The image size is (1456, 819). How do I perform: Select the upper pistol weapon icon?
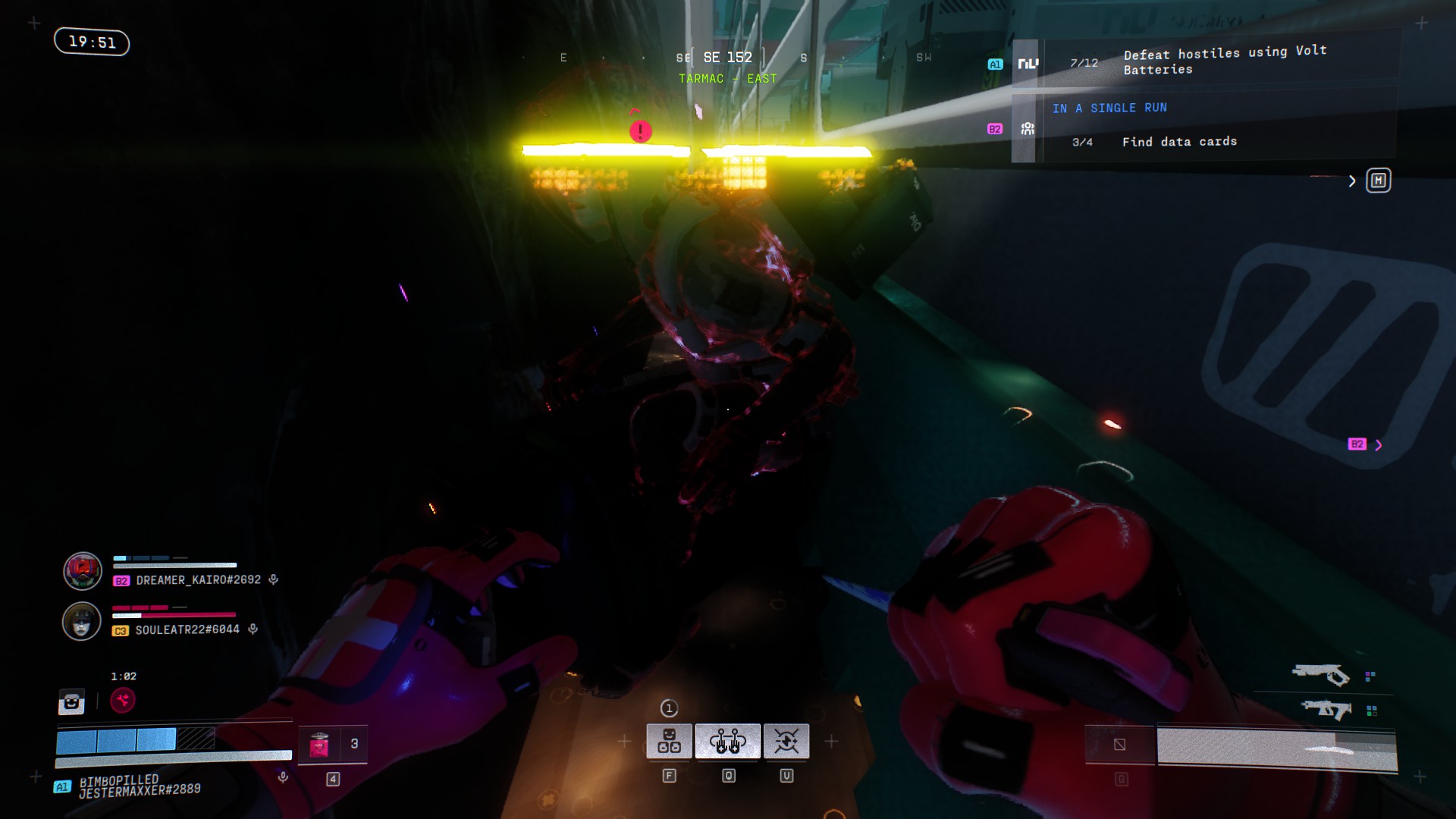click(1320, 674)
